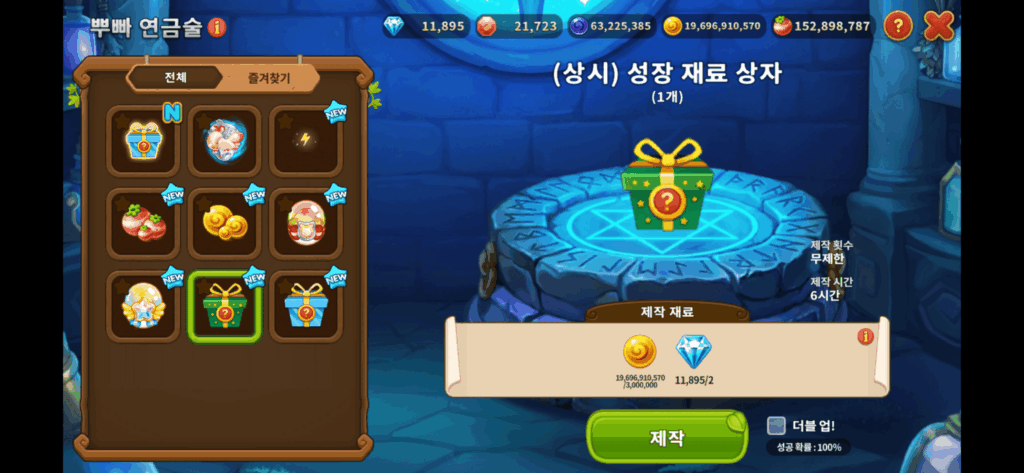This screenshot has height=473, width=1024.
Task: Click the green 제작 craft button
Action: tap(666, 437)
